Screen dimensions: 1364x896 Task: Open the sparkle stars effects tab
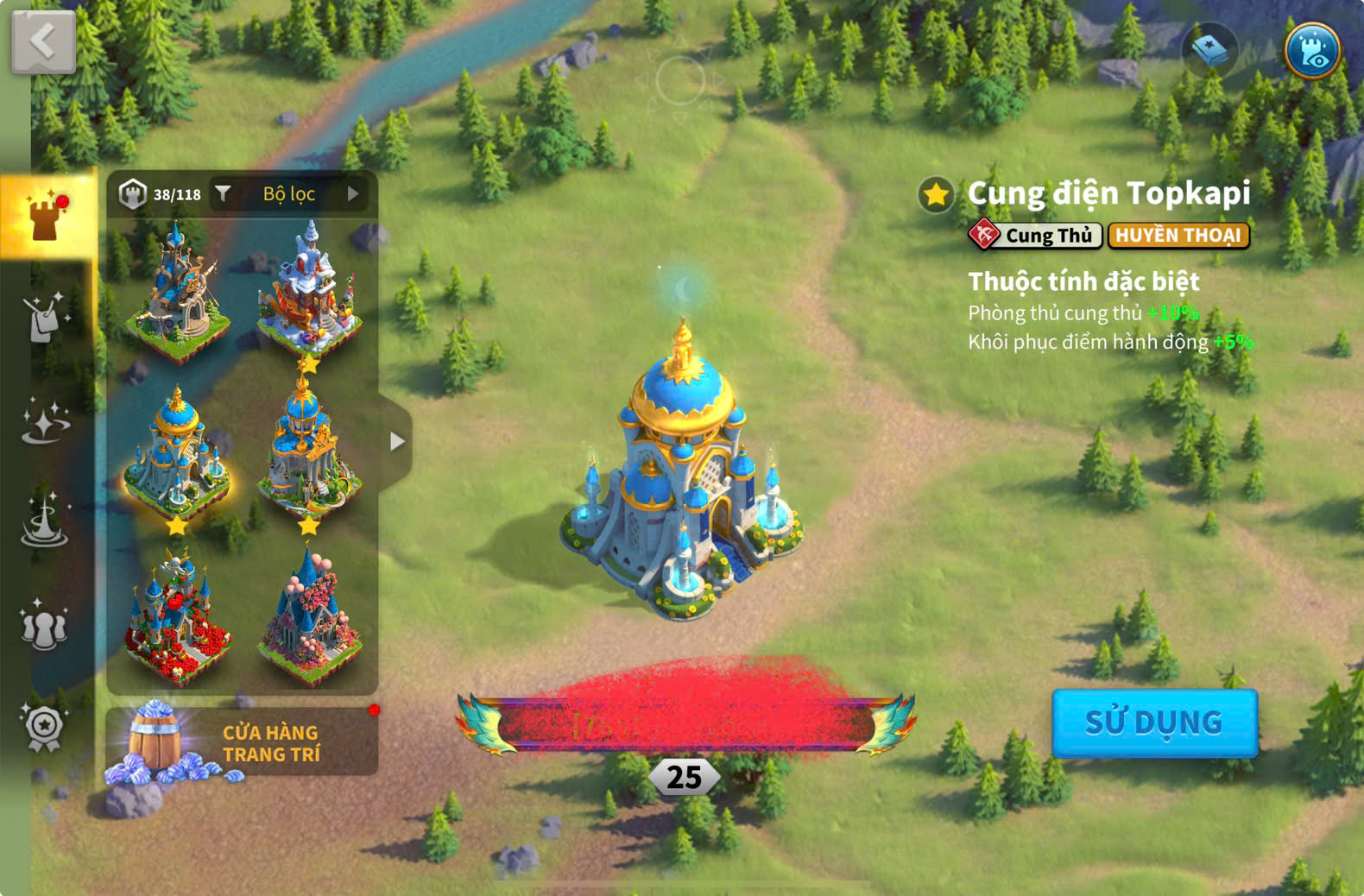pyautogui.click(x=45, y=421)
